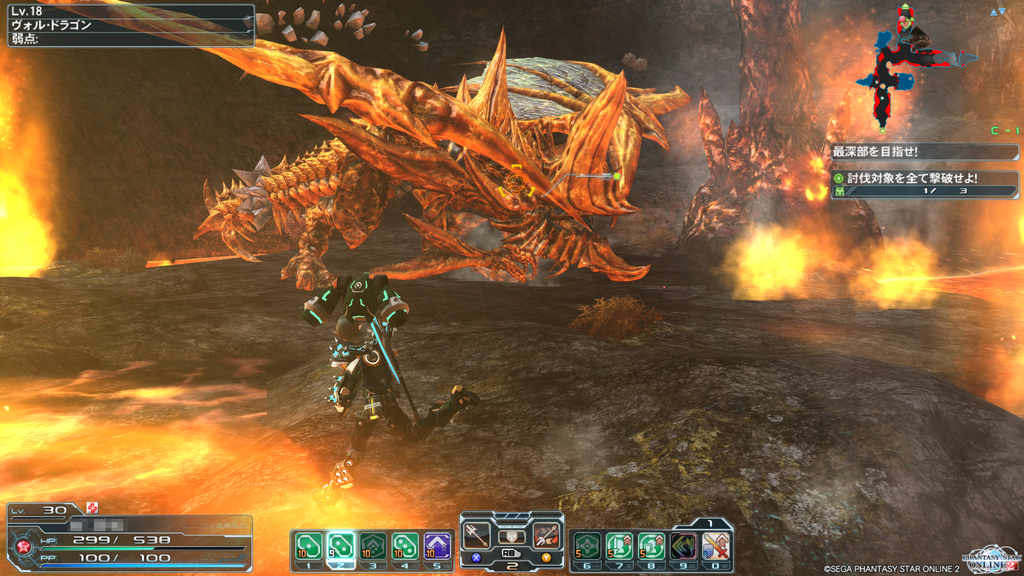The width and height of the screenshot is (1024, 576).
Task: Use the item in hotbar slot 4
Action: (405, 545)
